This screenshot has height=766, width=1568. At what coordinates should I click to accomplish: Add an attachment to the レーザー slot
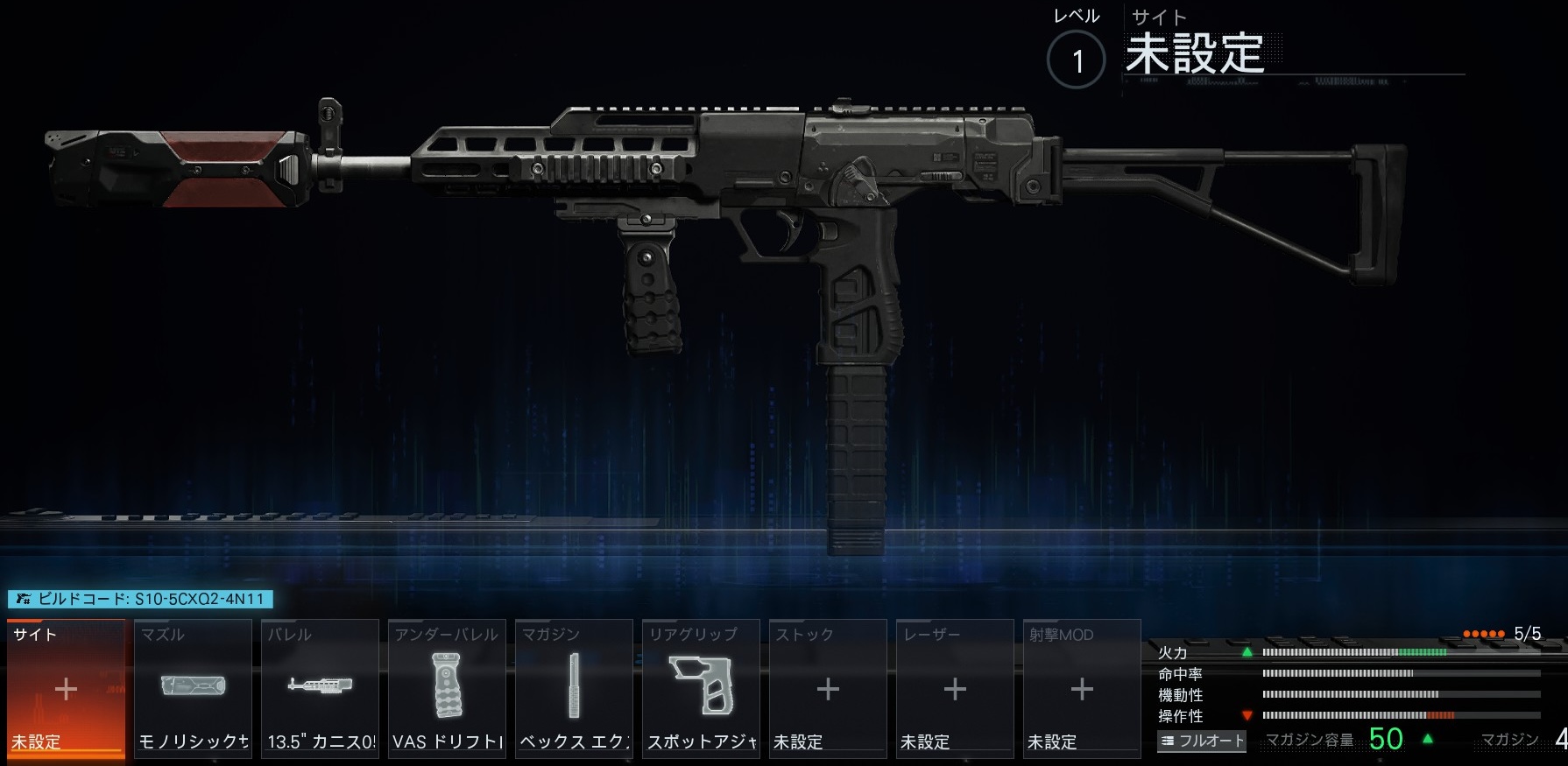955,688
